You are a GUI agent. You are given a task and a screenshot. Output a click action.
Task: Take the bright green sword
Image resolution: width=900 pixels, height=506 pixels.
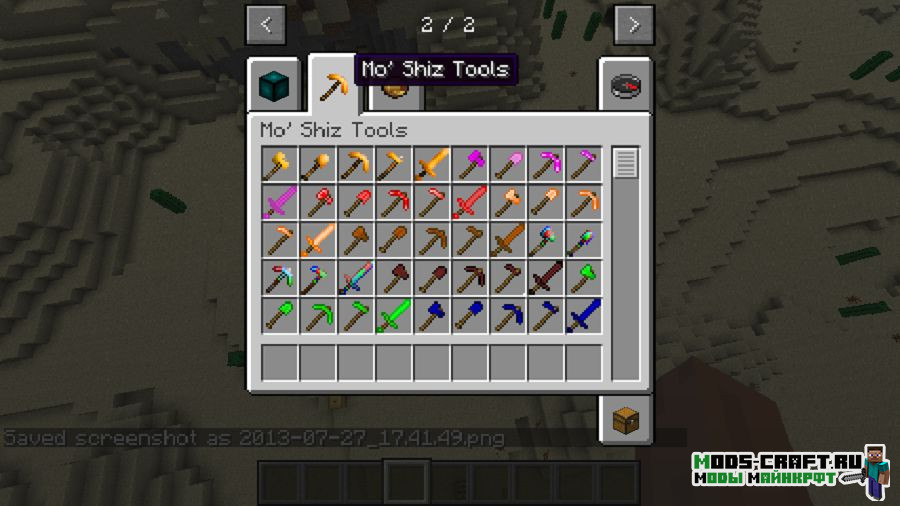point(394,316)
